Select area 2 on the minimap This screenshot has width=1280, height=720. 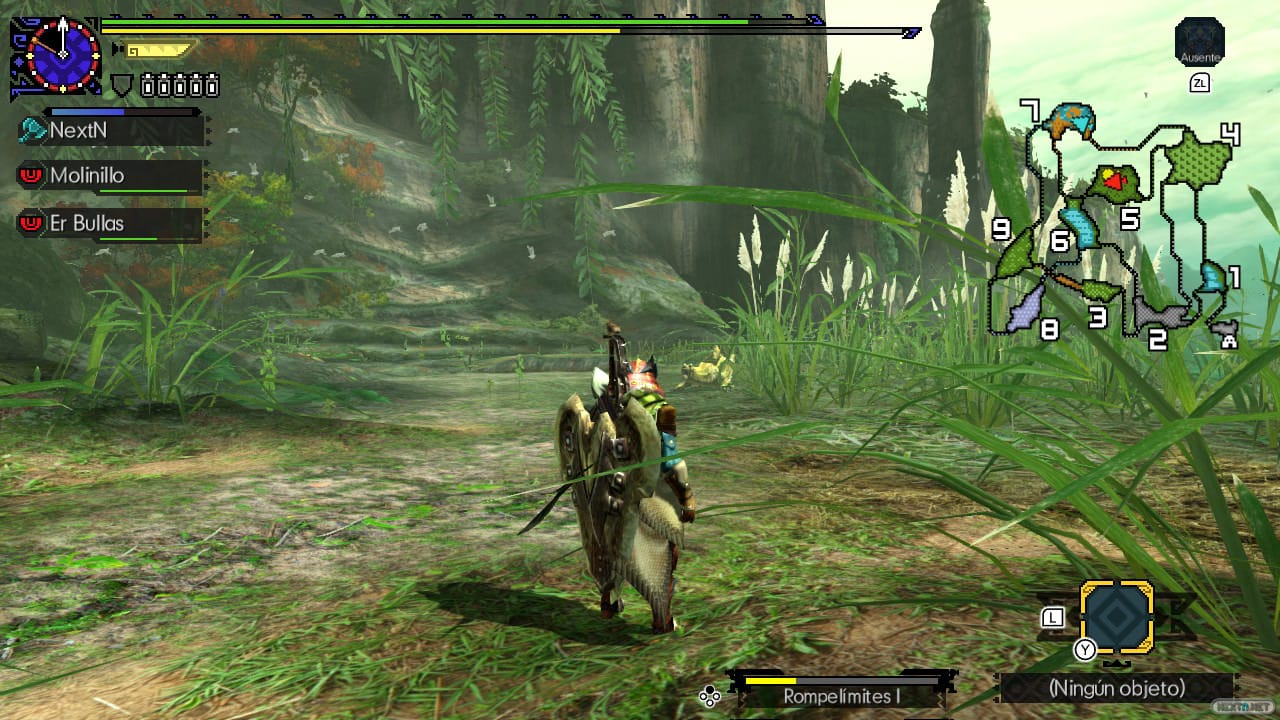point(1160,314)
